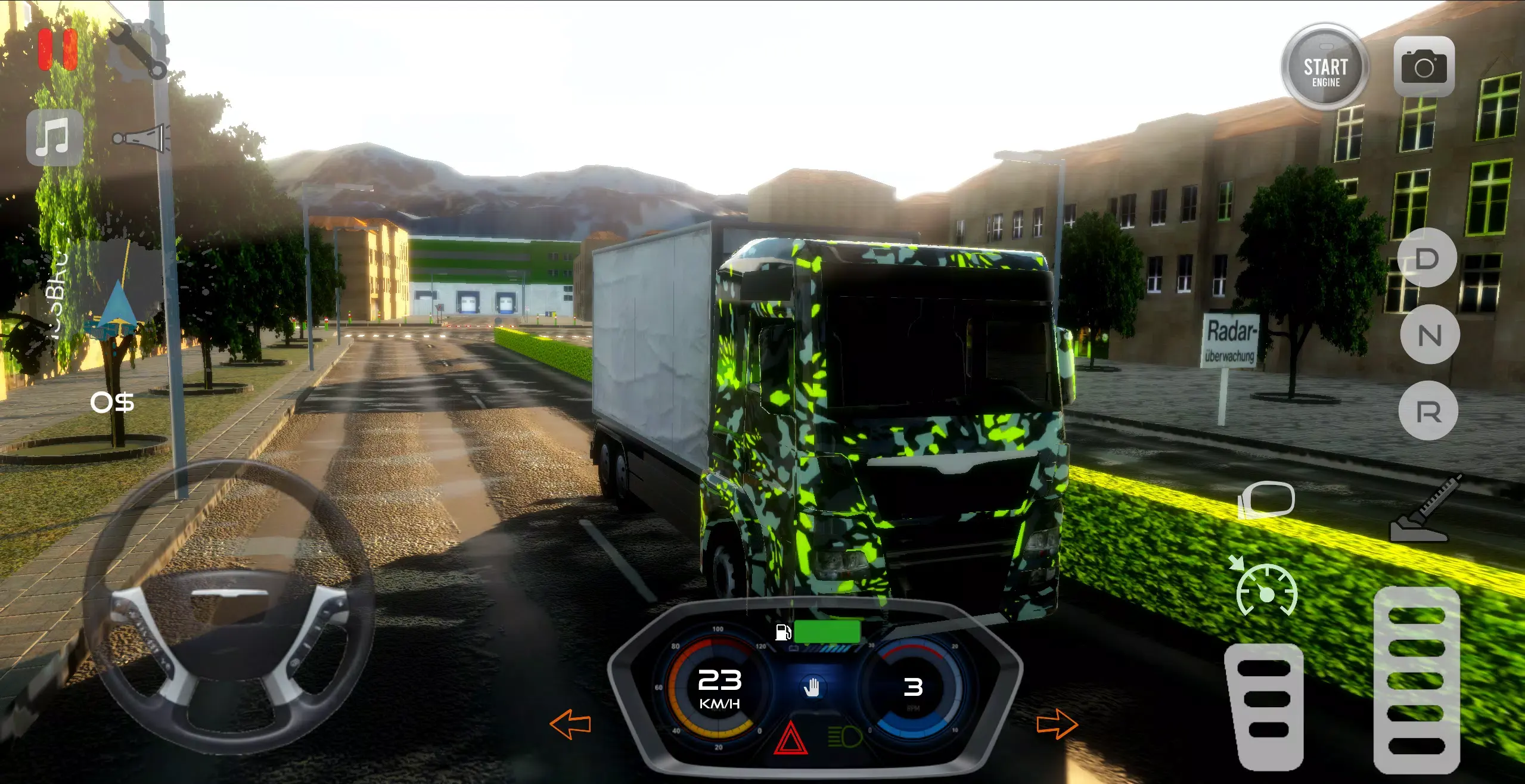Tap the Start Engine button

[1325, 68]
